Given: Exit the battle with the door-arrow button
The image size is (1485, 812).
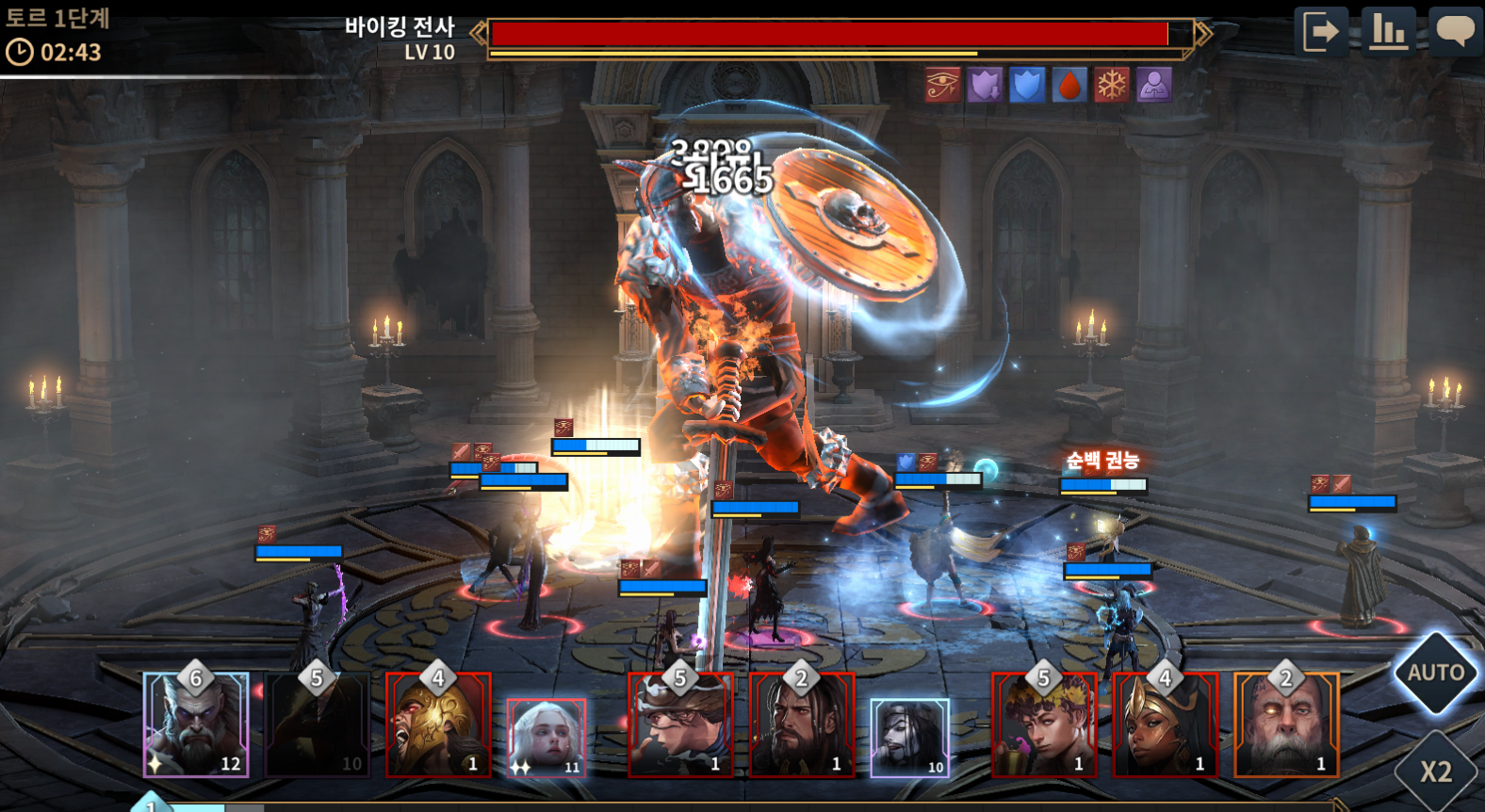Looking at the screenshot, I should (1321, 32).
